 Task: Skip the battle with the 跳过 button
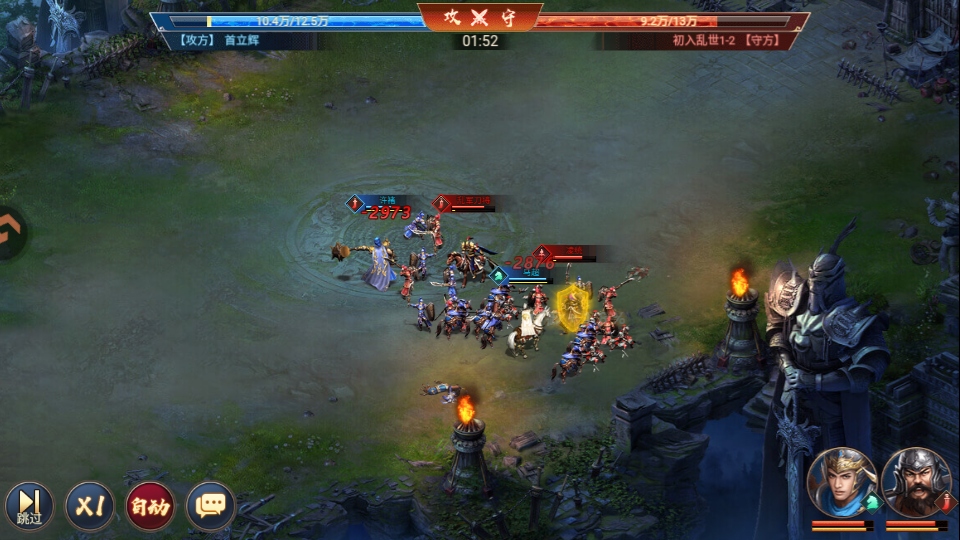(29, 506)
